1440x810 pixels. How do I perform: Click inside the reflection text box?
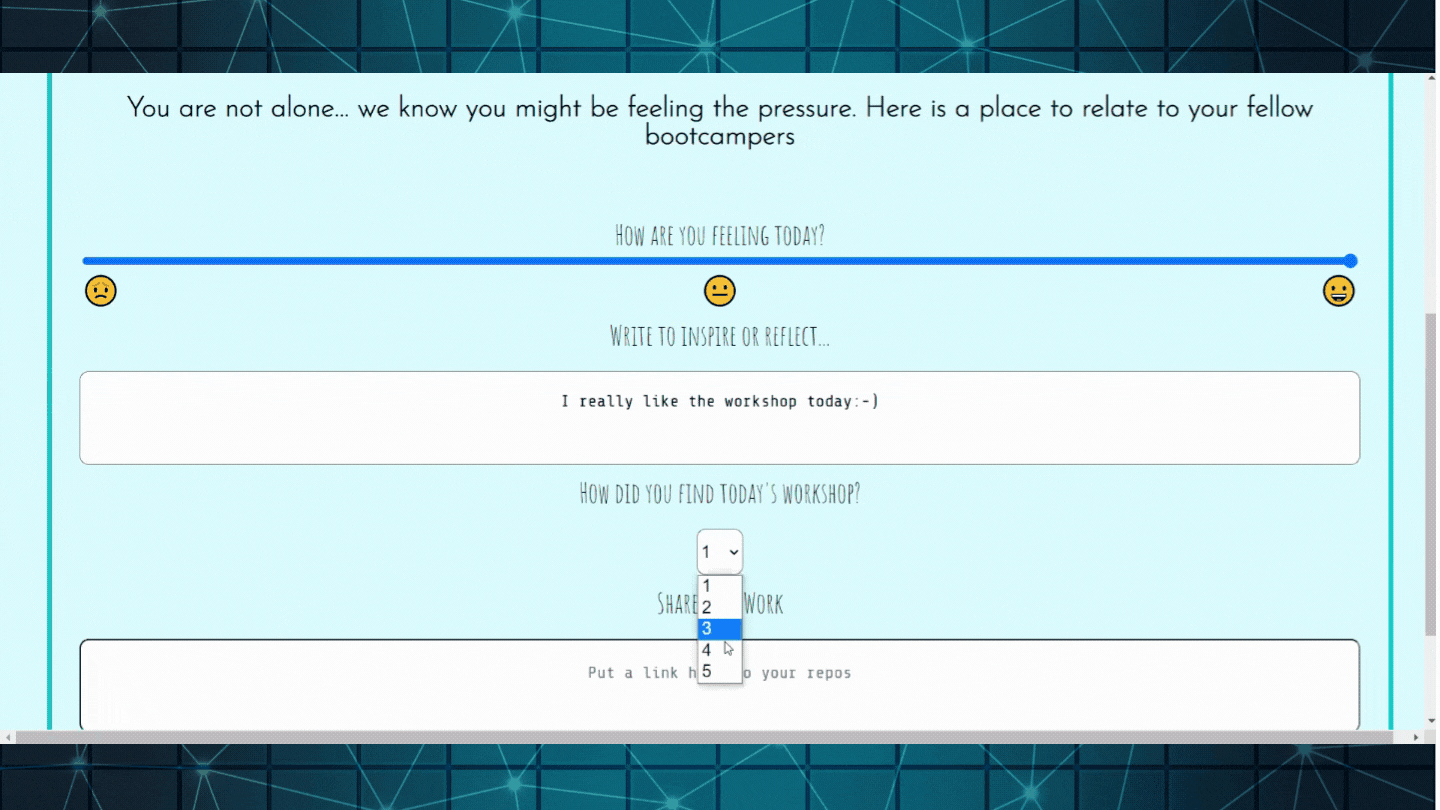pyautogui.click(x=719, y=417)
